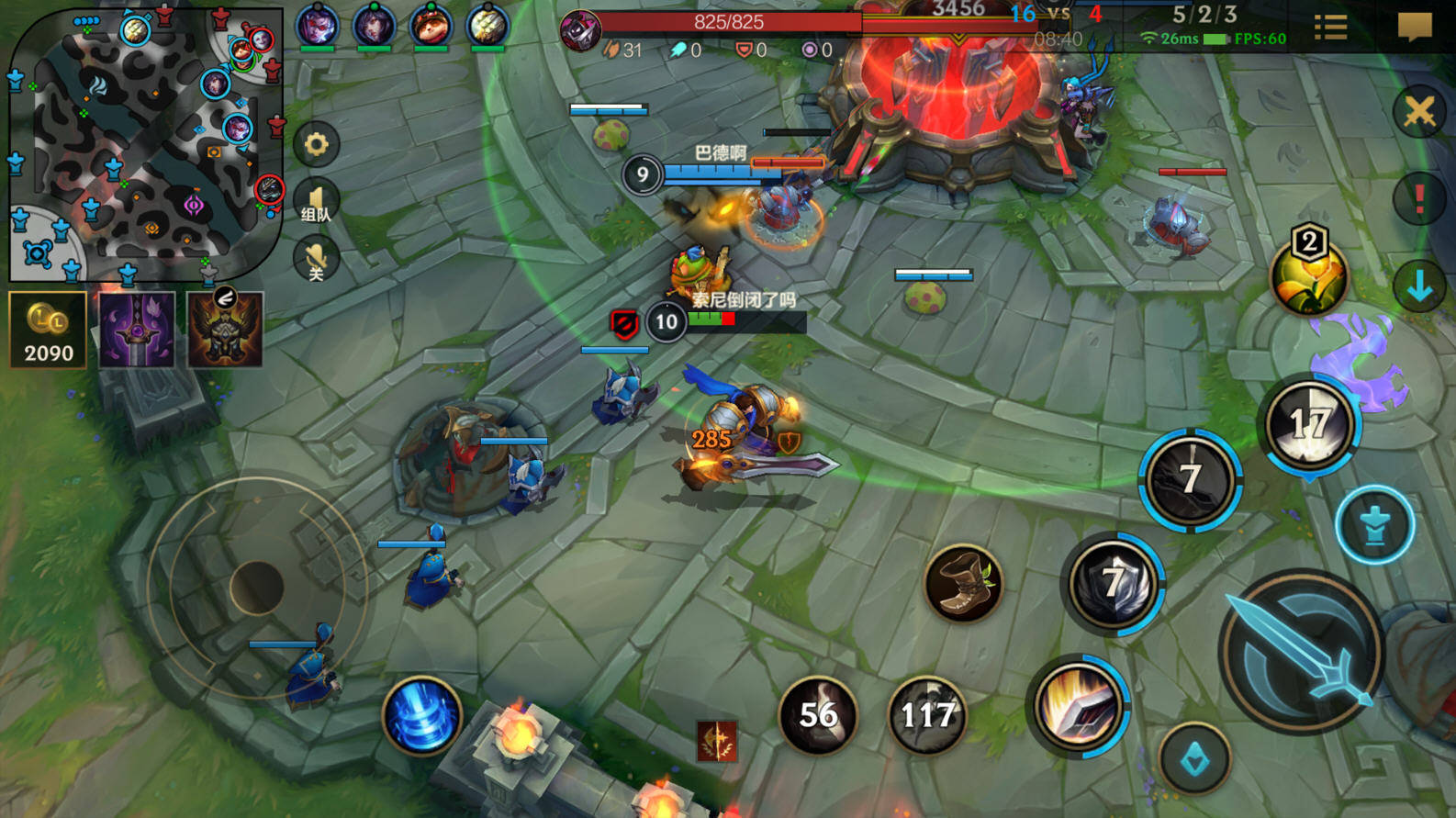Viewport: 1456px width, 818px height.
Task: Target turrets with the tower button
Action: point(1374,526)
